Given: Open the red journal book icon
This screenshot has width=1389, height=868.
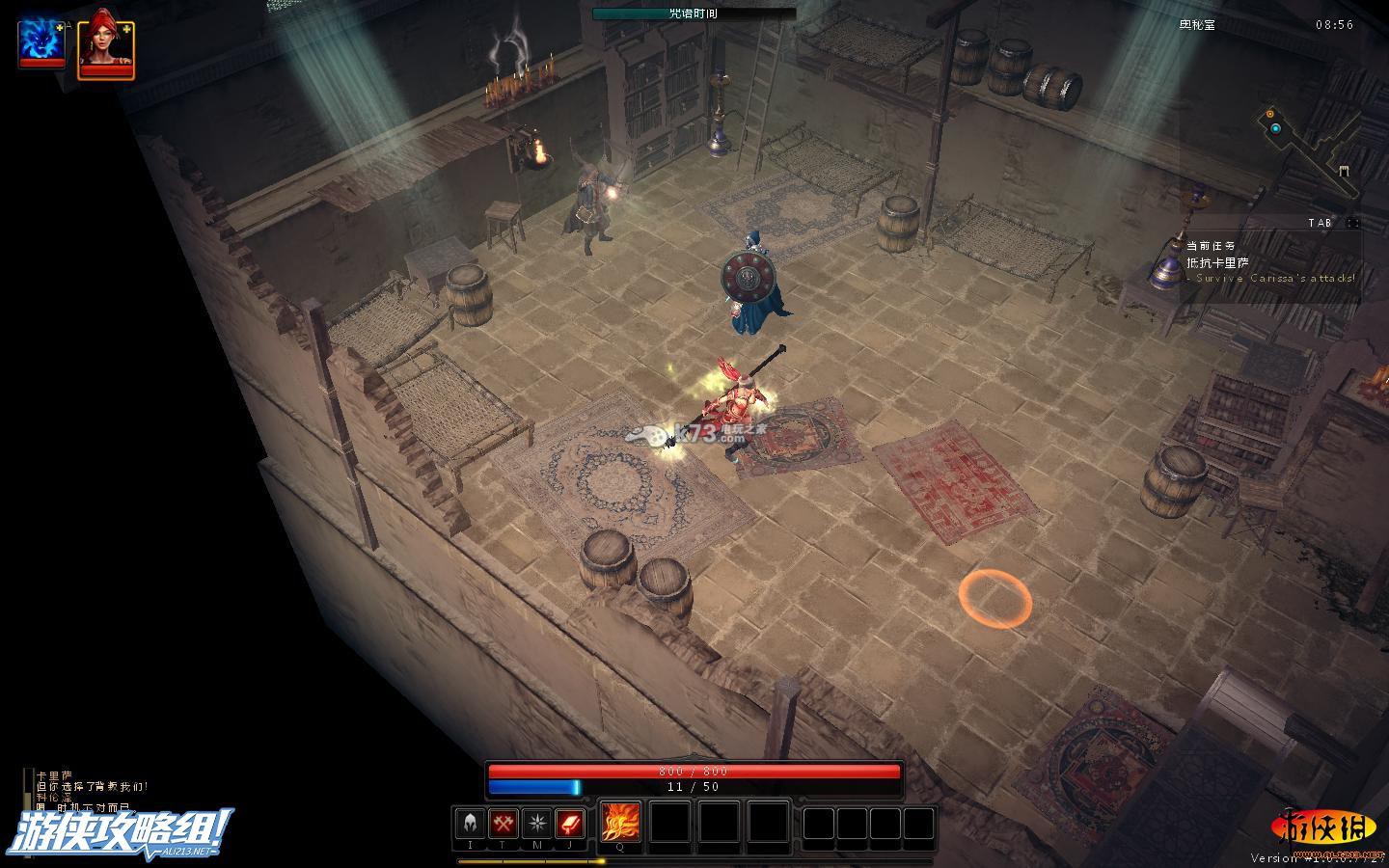Looking at the screenshot, I should (570, 824).
